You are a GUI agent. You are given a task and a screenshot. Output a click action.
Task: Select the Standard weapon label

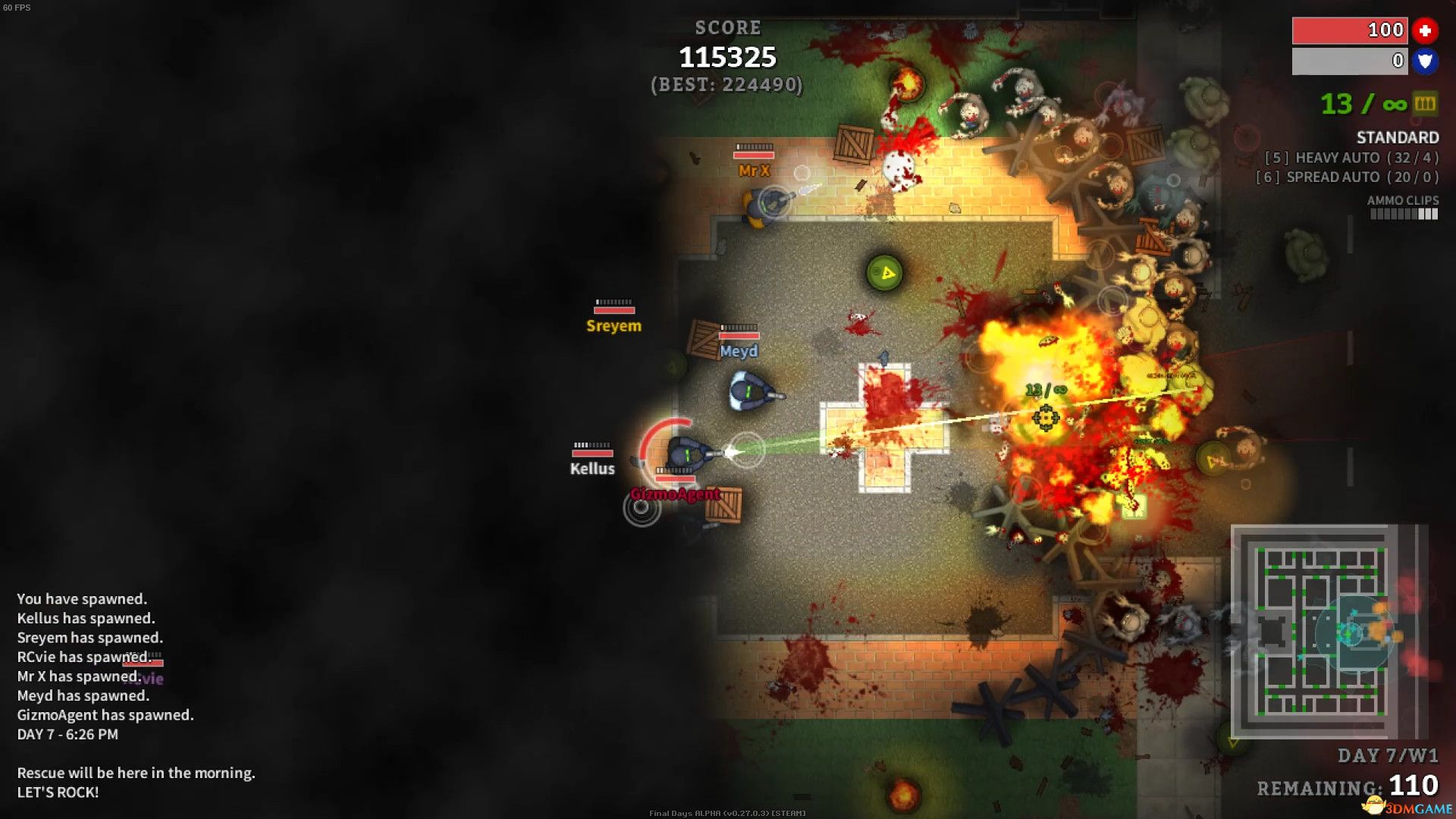1397,137
